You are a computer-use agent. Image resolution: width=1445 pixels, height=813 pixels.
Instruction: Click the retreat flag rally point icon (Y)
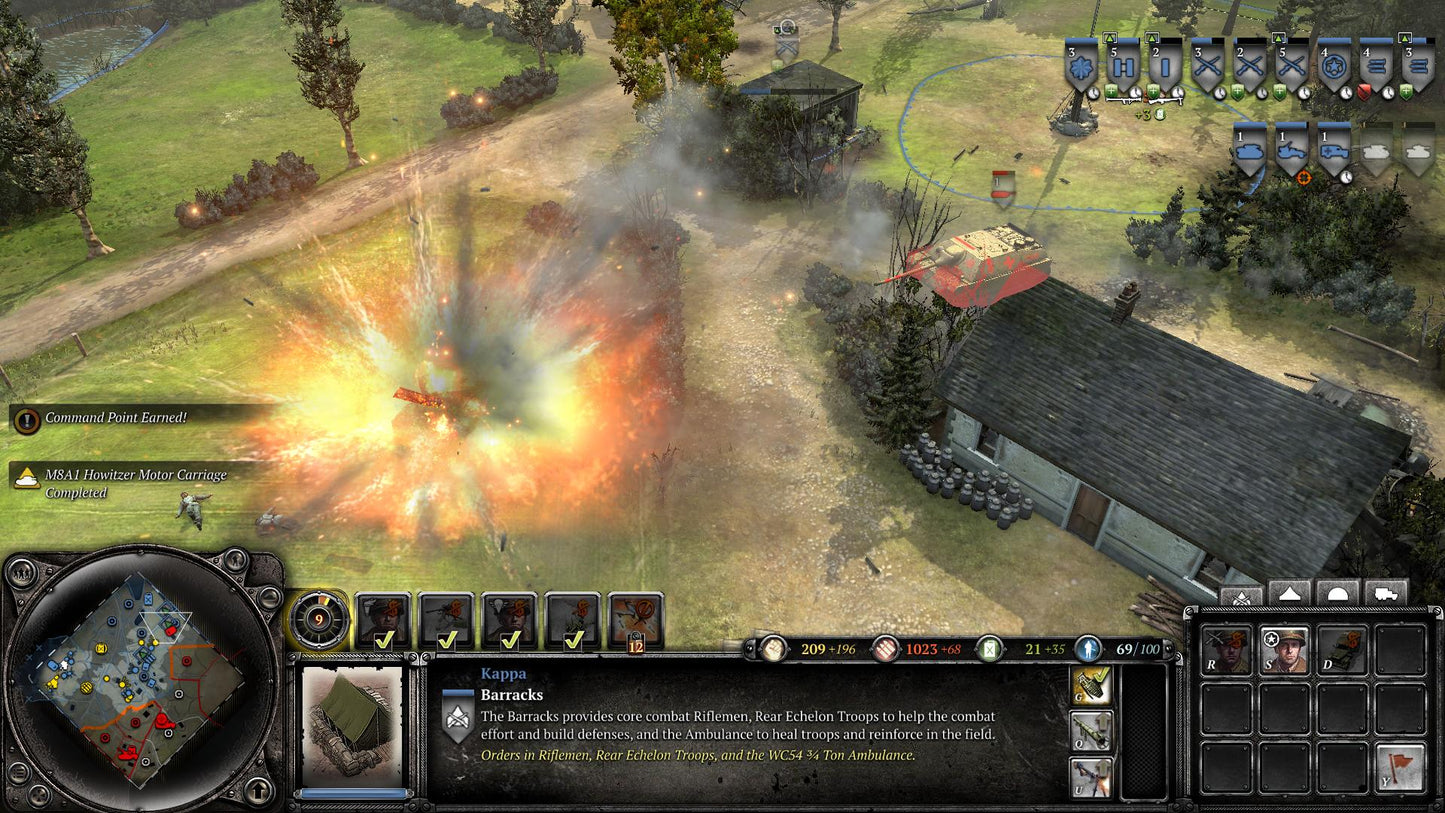click(x=1400, y=767)
